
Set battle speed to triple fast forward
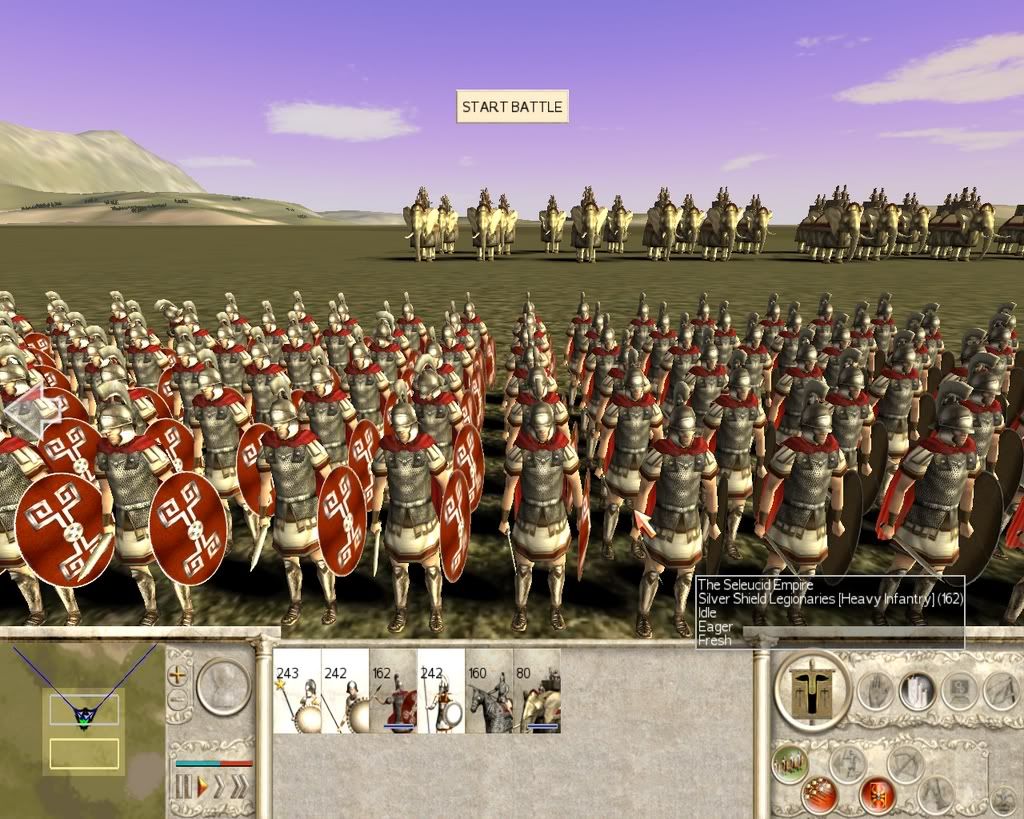point(238,787)
